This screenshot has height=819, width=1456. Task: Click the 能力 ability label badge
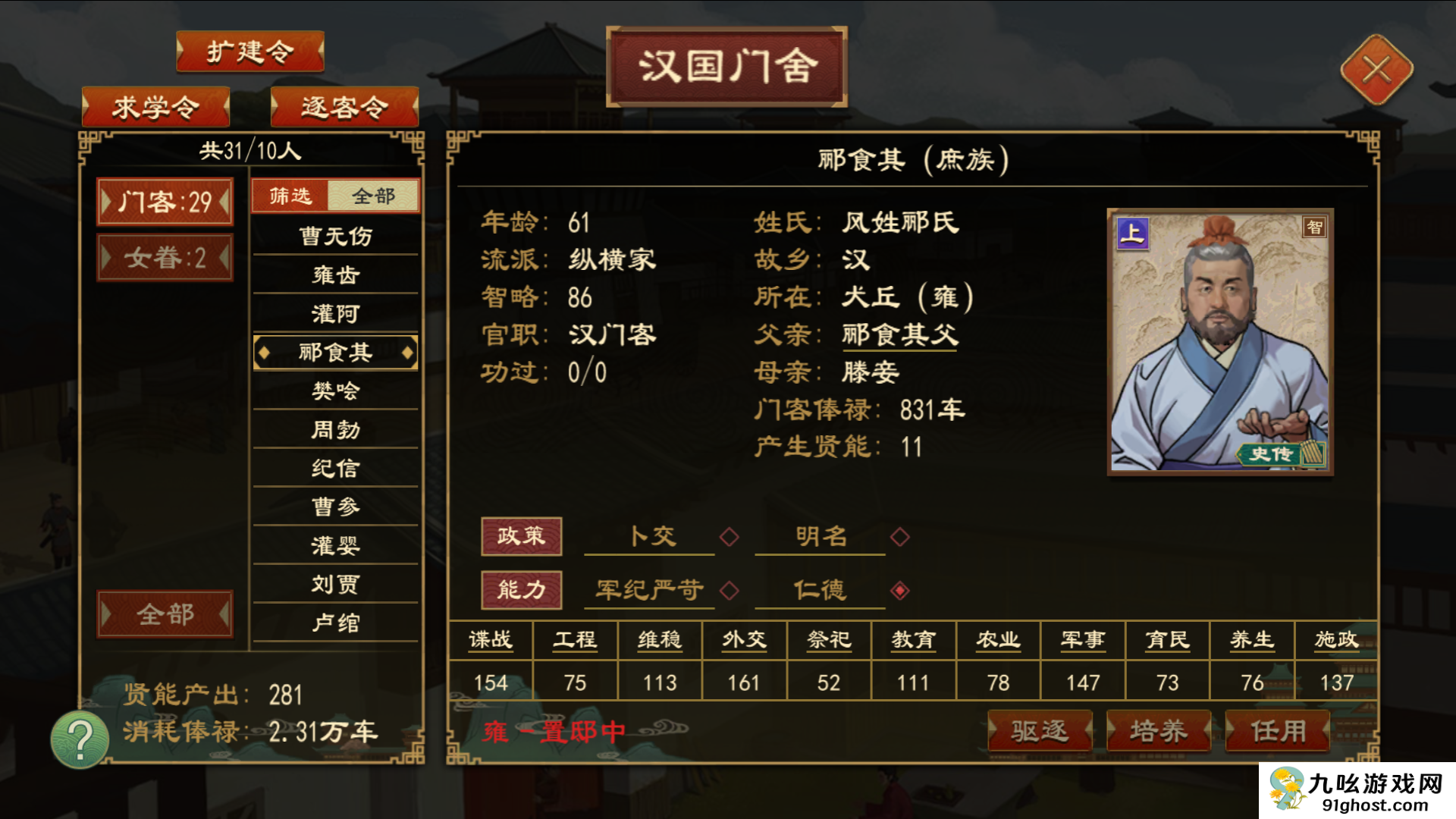(522, 590)
